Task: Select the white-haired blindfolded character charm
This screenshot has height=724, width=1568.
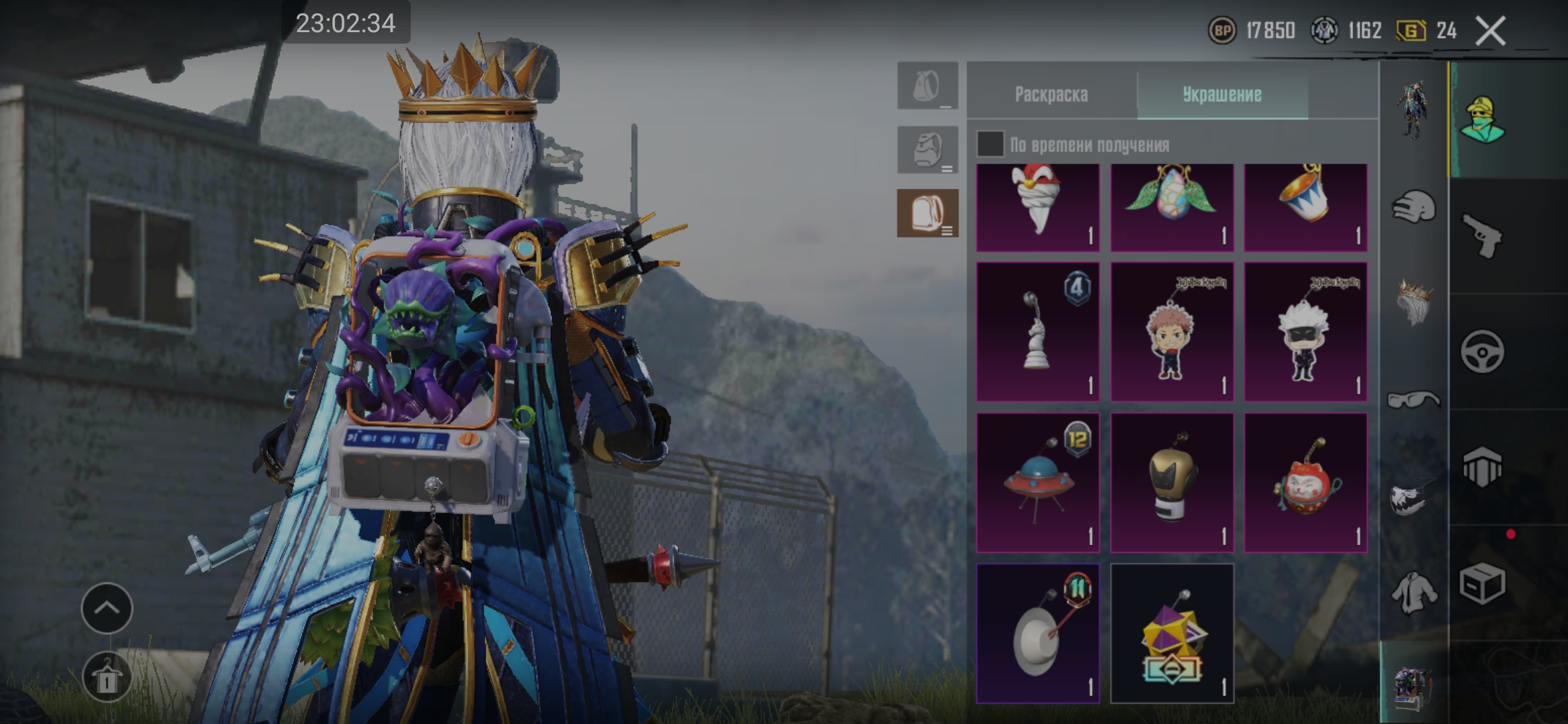Action: (1305, 332)
